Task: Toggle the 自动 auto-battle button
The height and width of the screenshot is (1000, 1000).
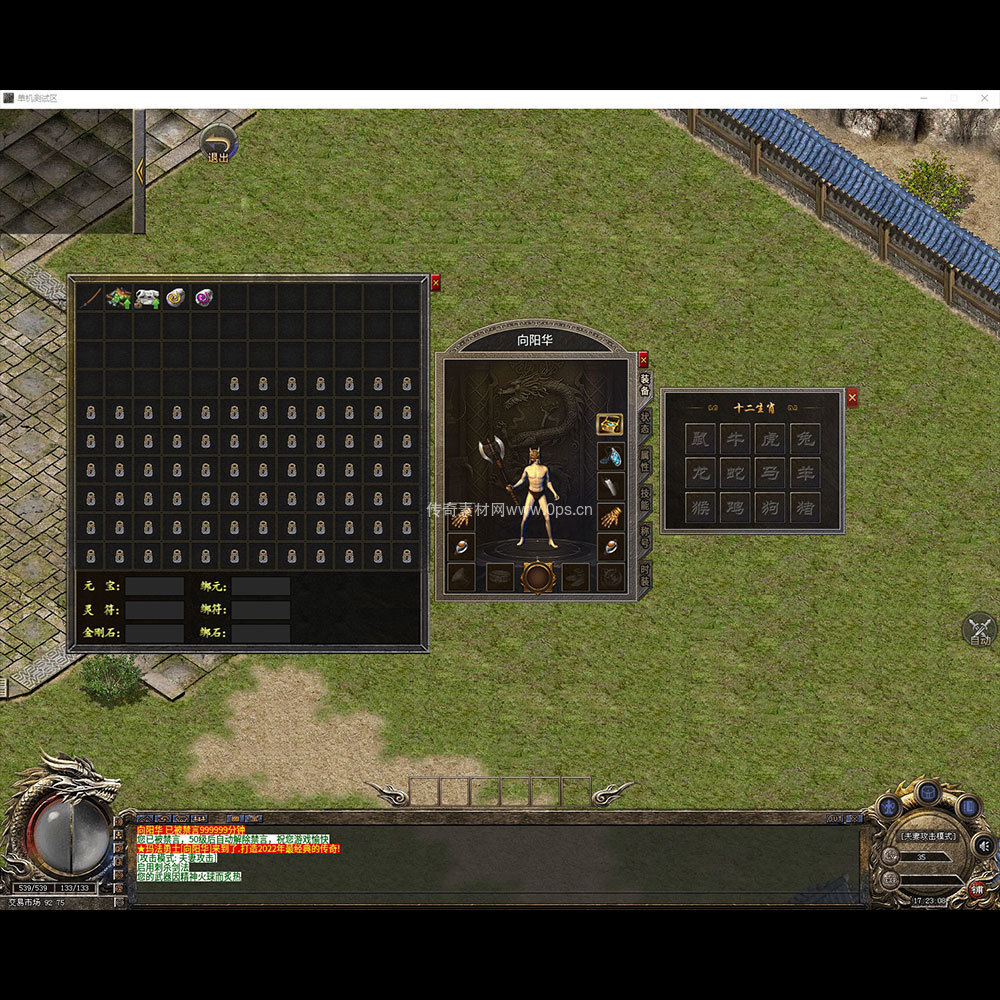Action: coord(979,630)
